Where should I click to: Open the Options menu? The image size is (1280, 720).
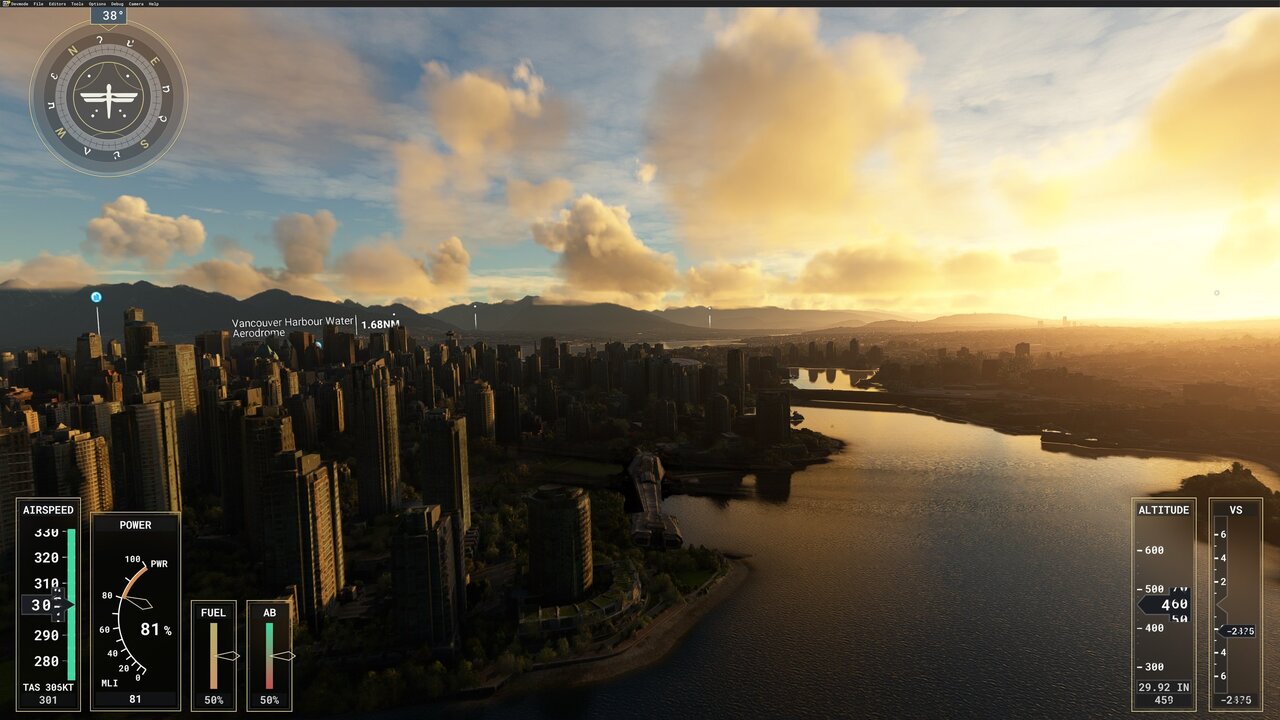[97, 4]
